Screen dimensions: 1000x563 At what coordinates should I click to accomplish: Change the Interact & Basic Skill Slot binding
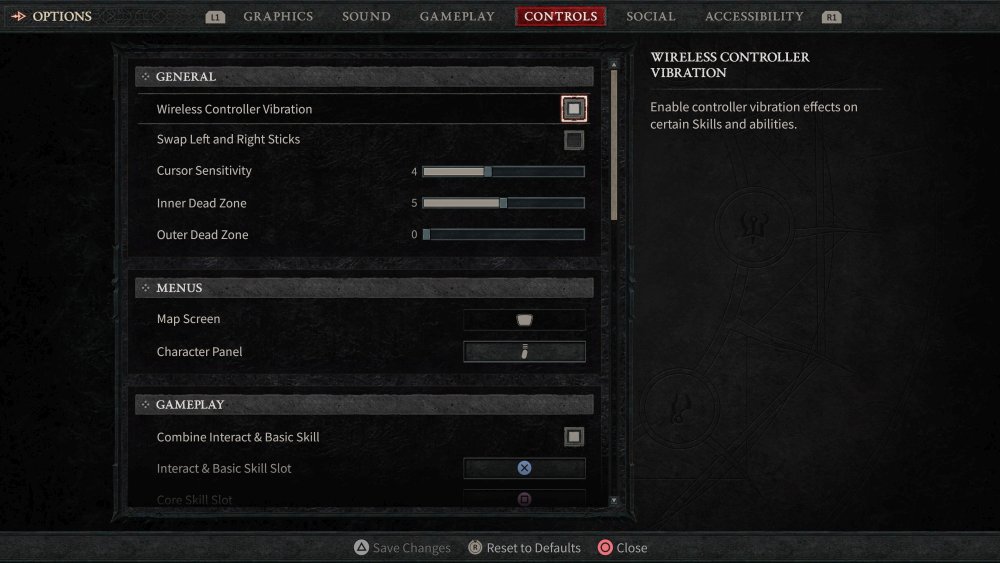click(524, 468)
